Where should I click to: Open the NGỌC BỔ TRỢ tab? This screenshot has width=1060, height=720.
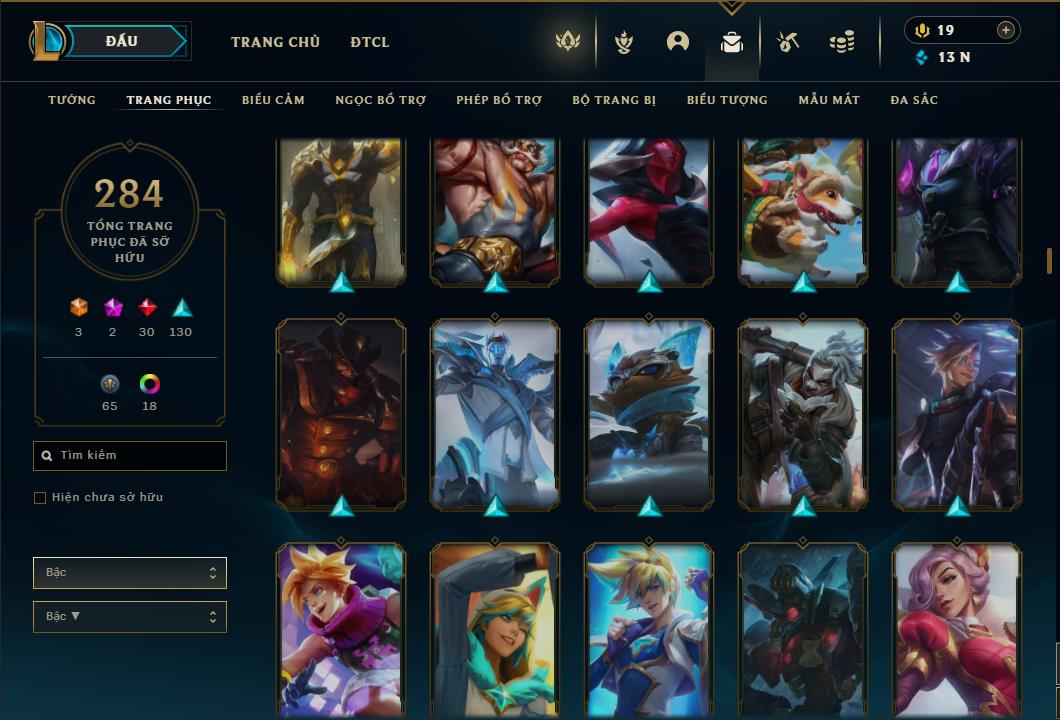(380, 100)
